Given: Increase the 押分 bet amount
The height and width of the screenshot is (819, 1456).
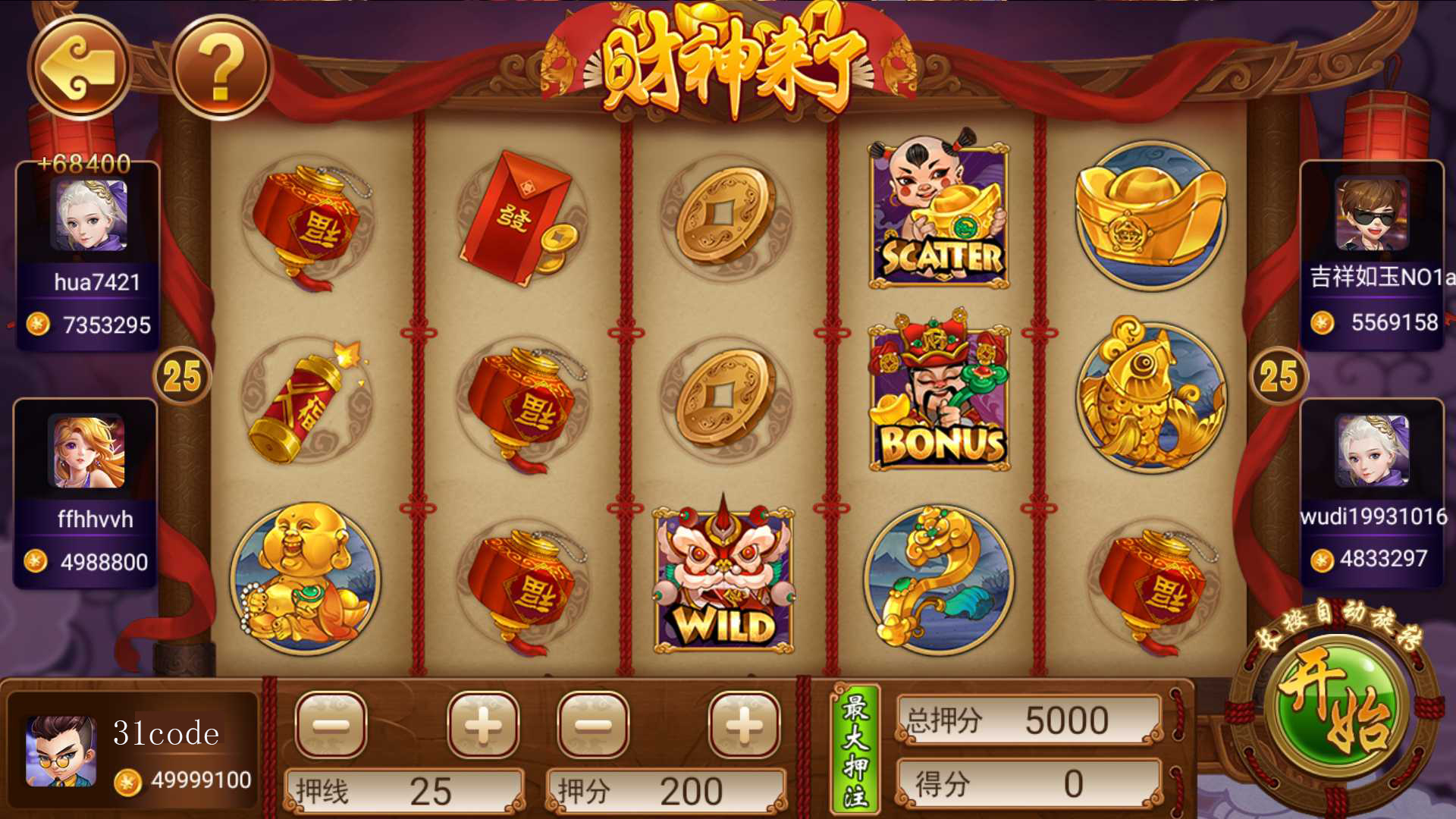Looking at the screenshot, I should (x=744, y=725).
